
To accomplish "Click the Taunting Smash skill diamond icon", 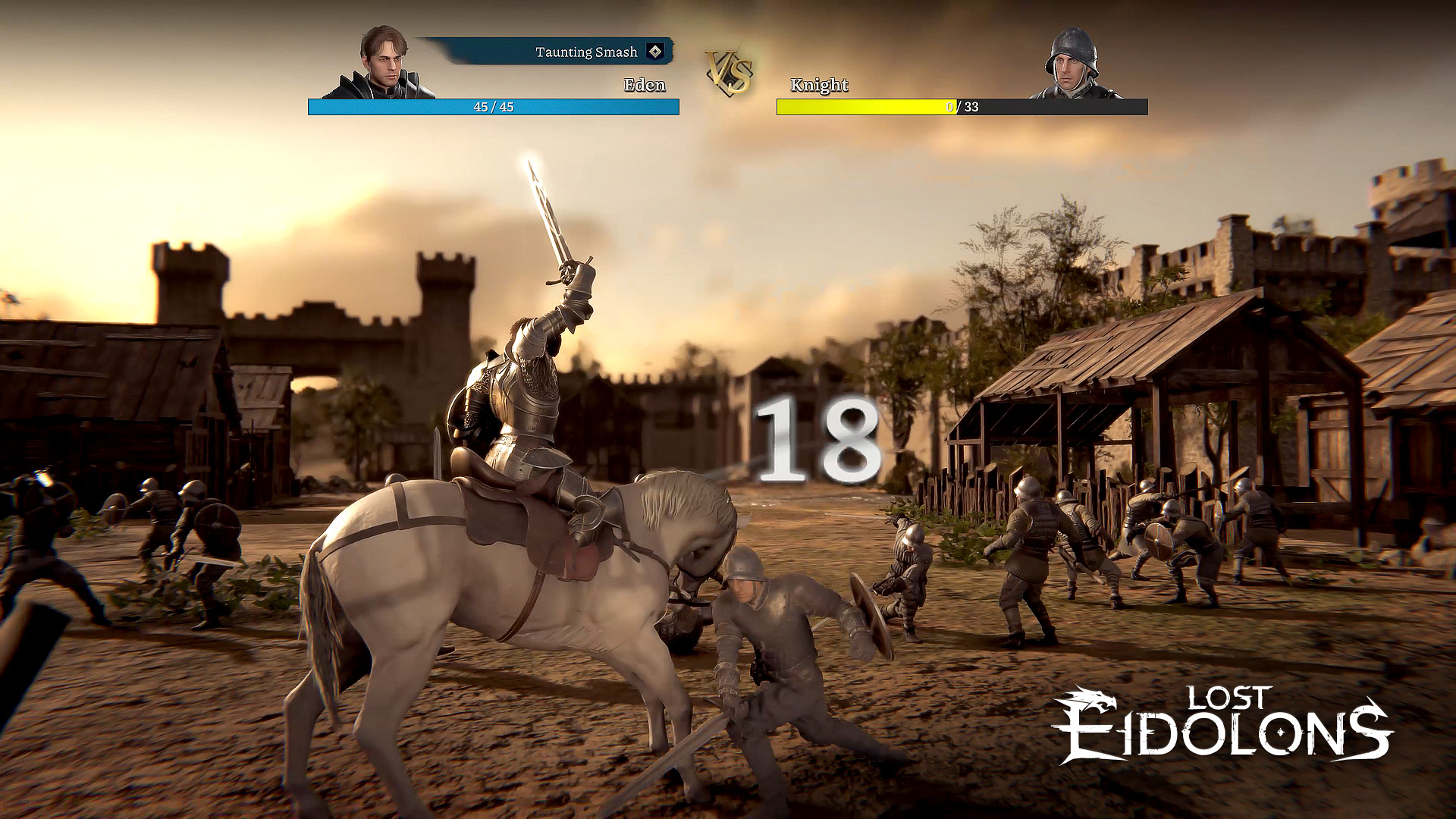I will 654,52.
